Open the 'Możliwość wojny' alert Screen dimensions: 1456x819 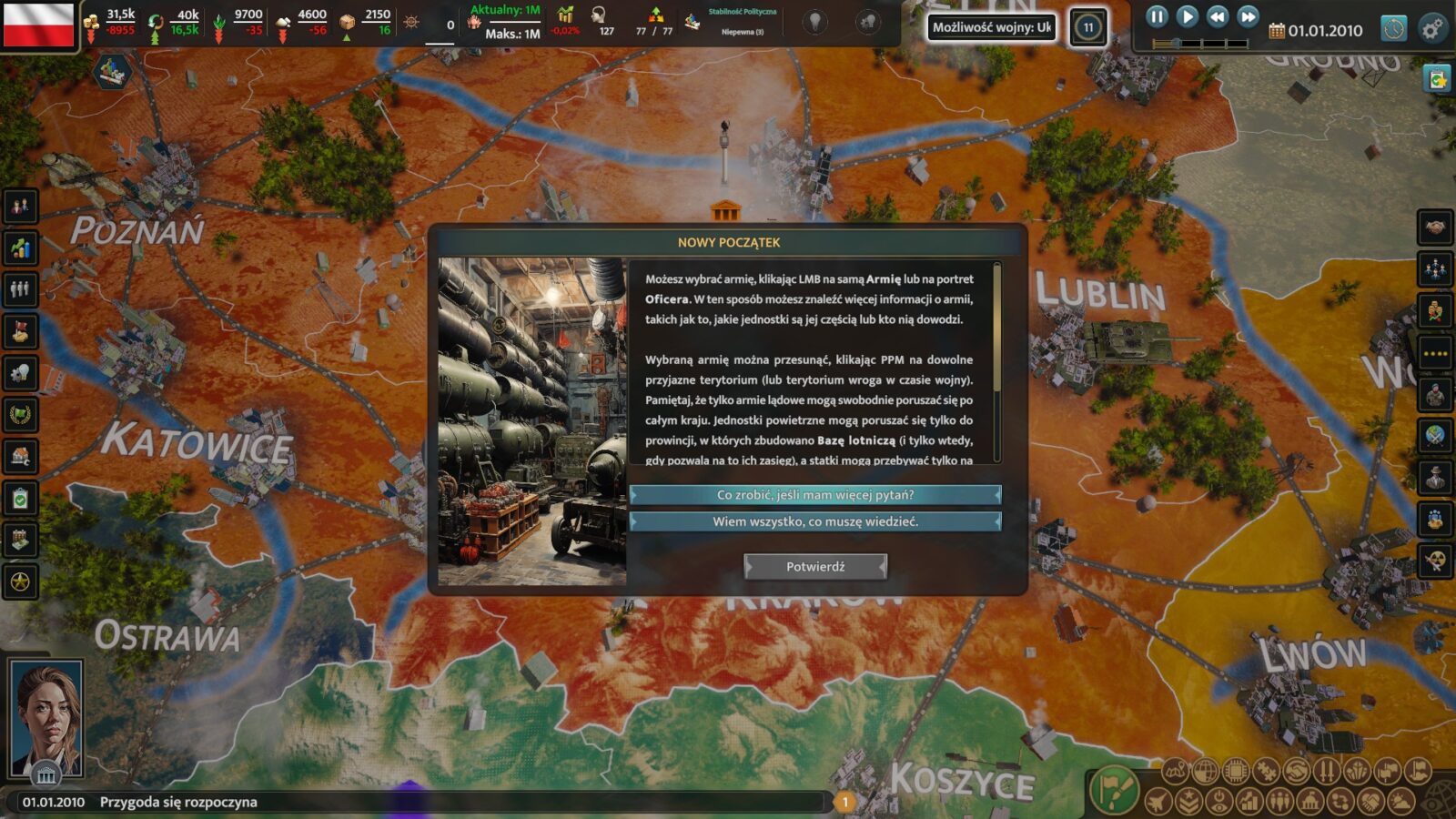pyautogui.click(x=991, y=27)
